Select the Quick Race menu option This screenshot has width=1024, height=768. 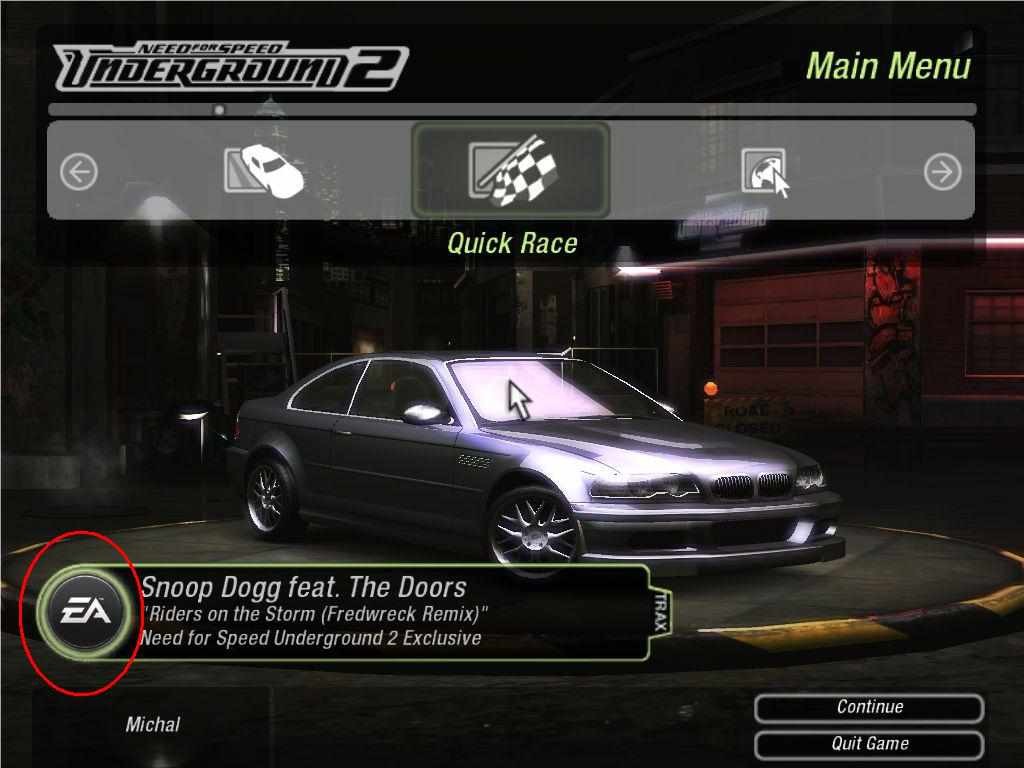click(510, 170)
